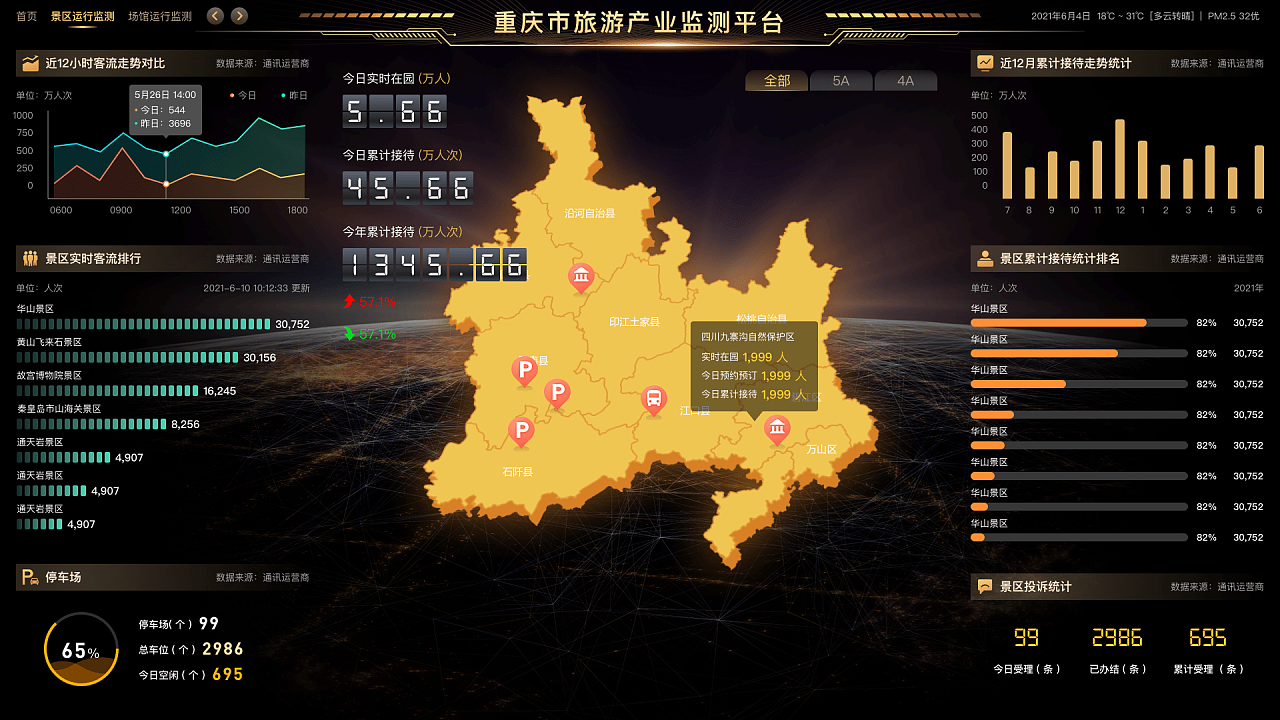The image size is (1280, 720).
Task: Select the parking P marker near 石阡县
Action: tap(521, 431)
